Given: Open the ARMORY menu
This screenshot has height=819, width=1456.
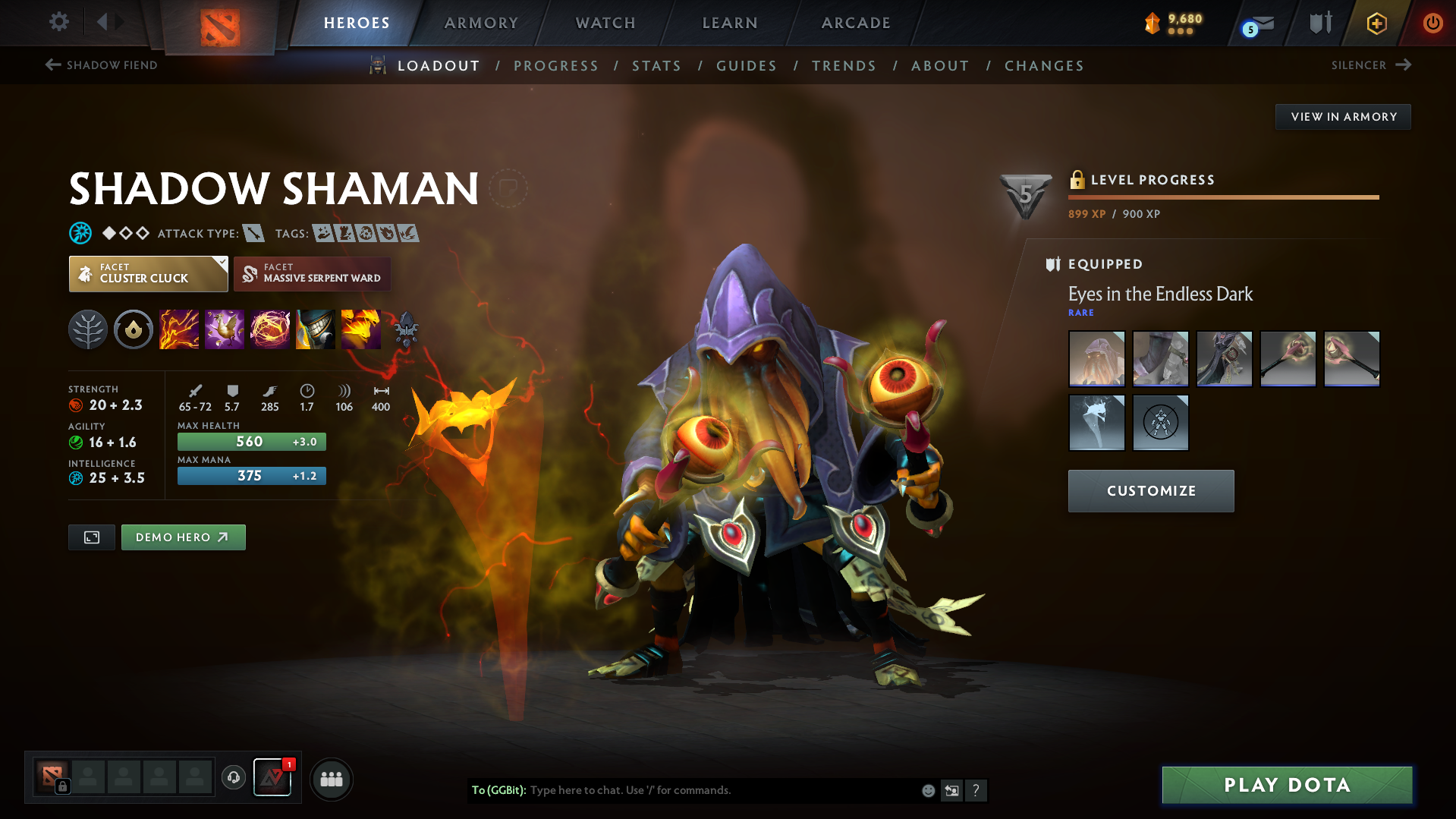Looking at the screenshot, I should 481,23.
